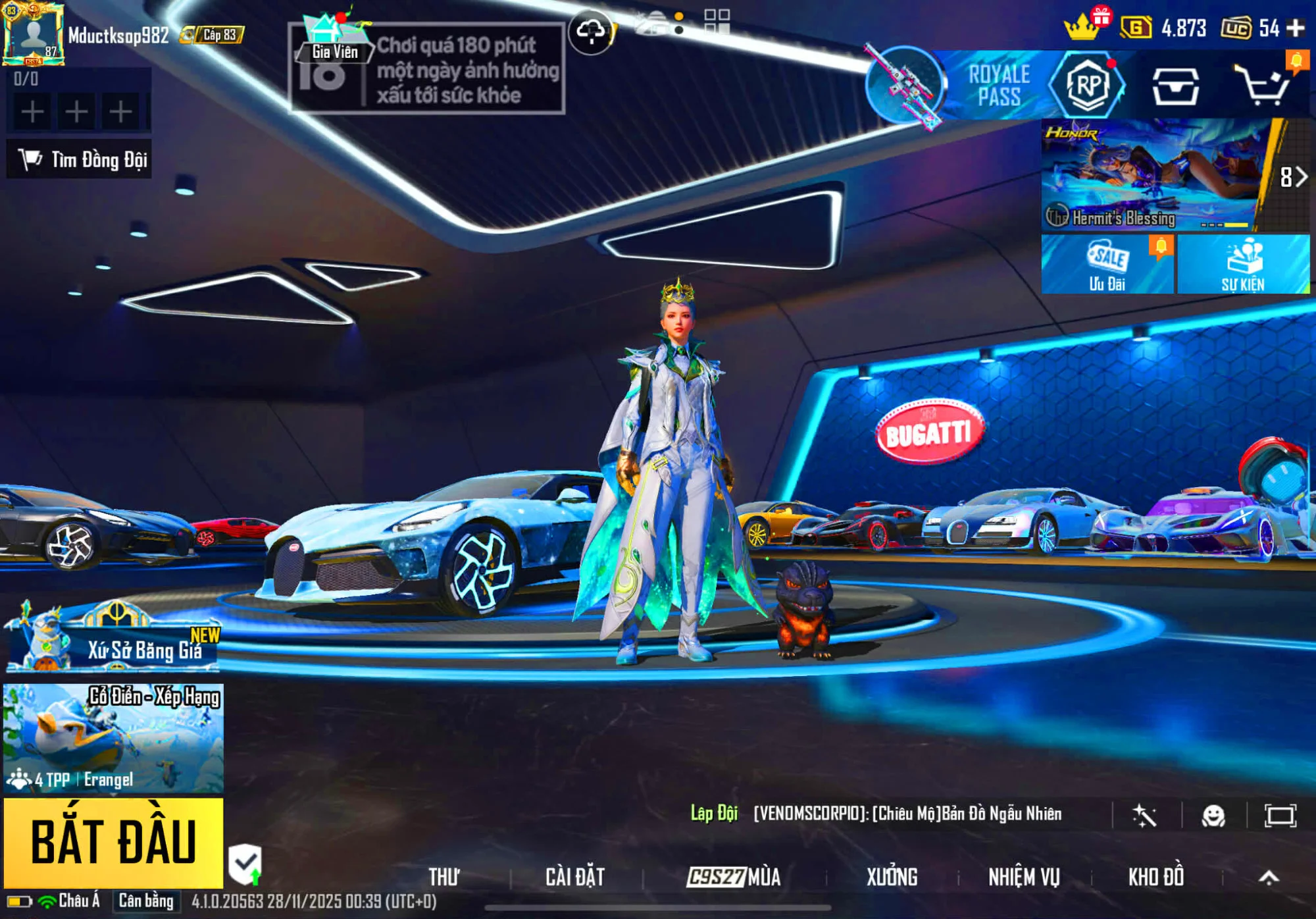Start the match with BẮT ĐẦU
The width and height of the screenshot is (1316, 919).
[x=113, y=843]
